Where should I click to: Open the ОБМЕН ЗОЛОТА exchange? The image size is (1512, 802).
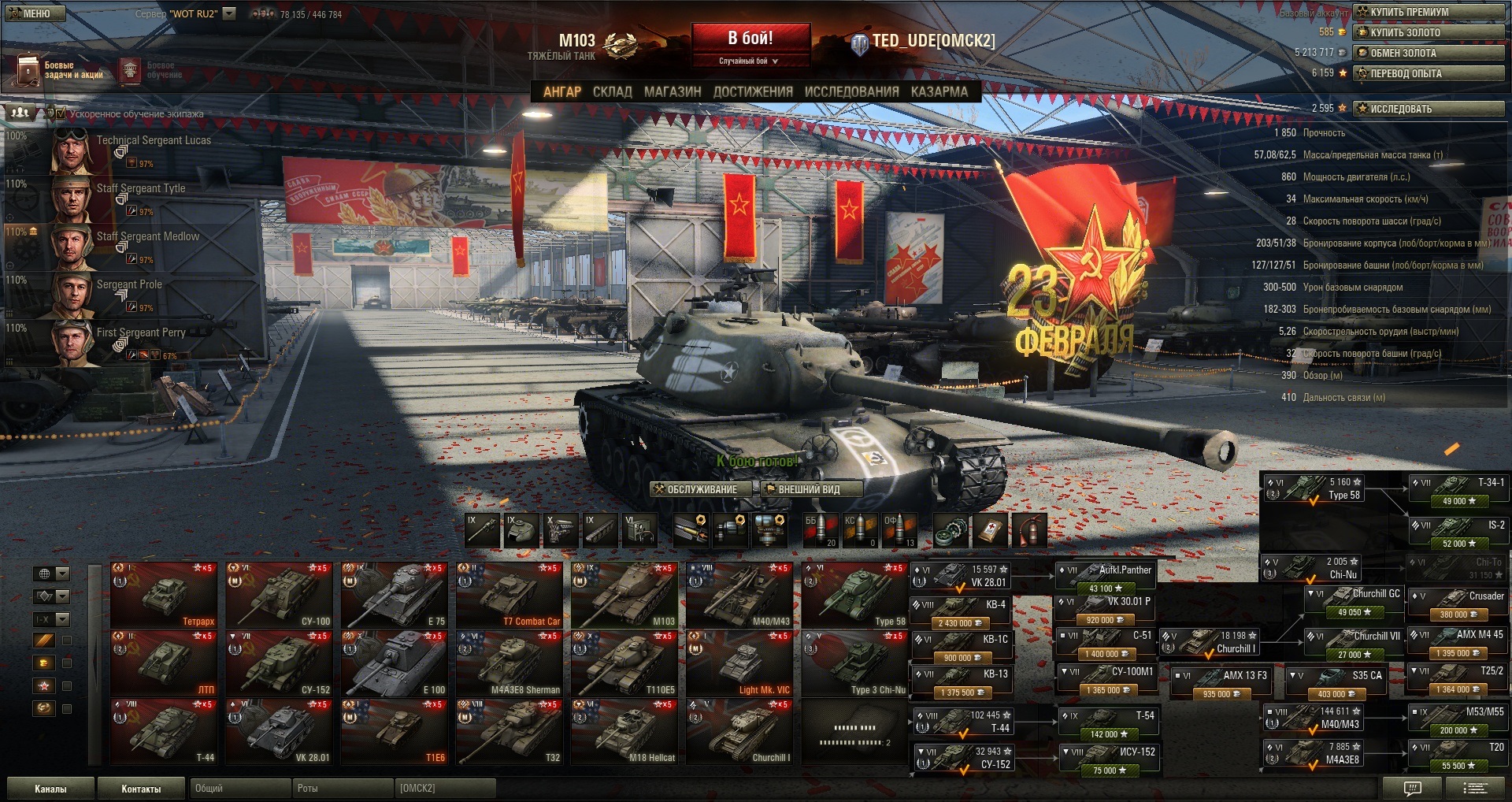pos(1429,53)
